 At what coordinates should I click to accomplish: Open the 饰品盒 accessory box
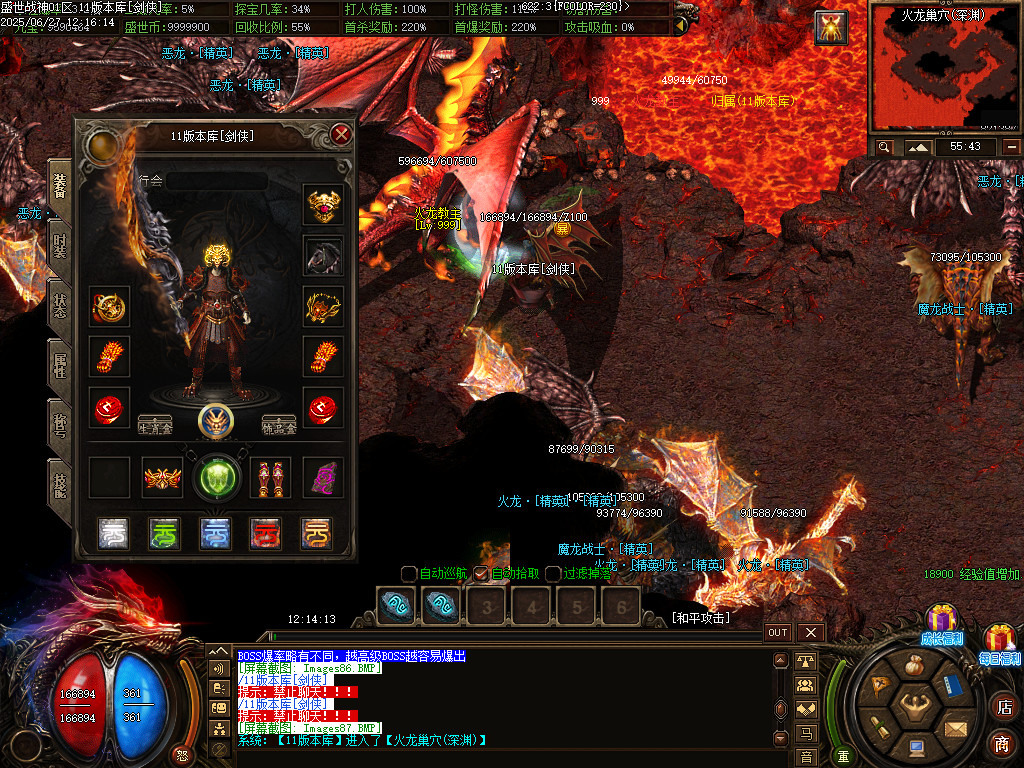pos(279,424)
